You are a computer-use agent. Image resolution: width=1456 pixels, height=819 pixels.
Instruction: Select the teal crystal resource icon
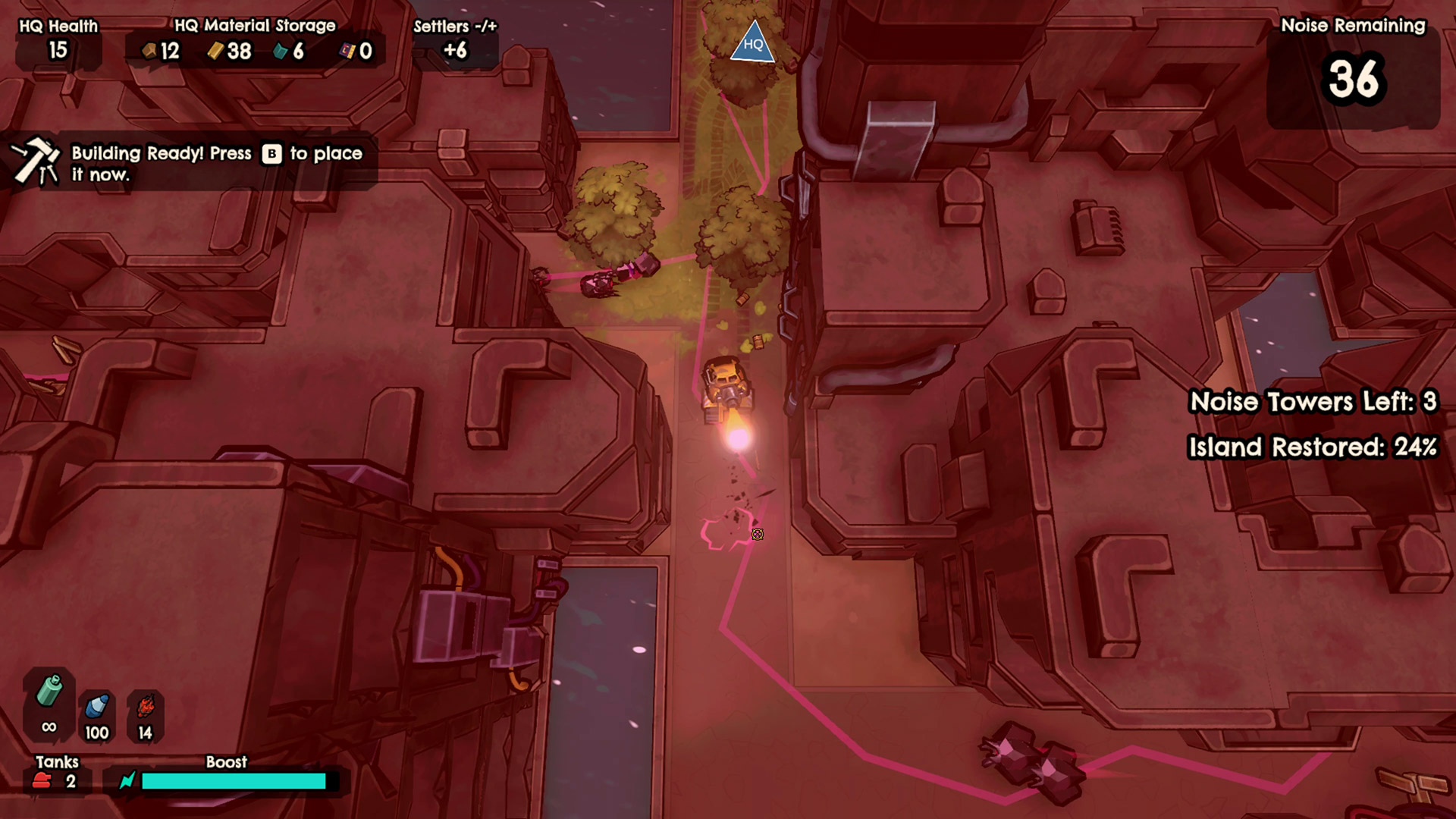(281, 51)
